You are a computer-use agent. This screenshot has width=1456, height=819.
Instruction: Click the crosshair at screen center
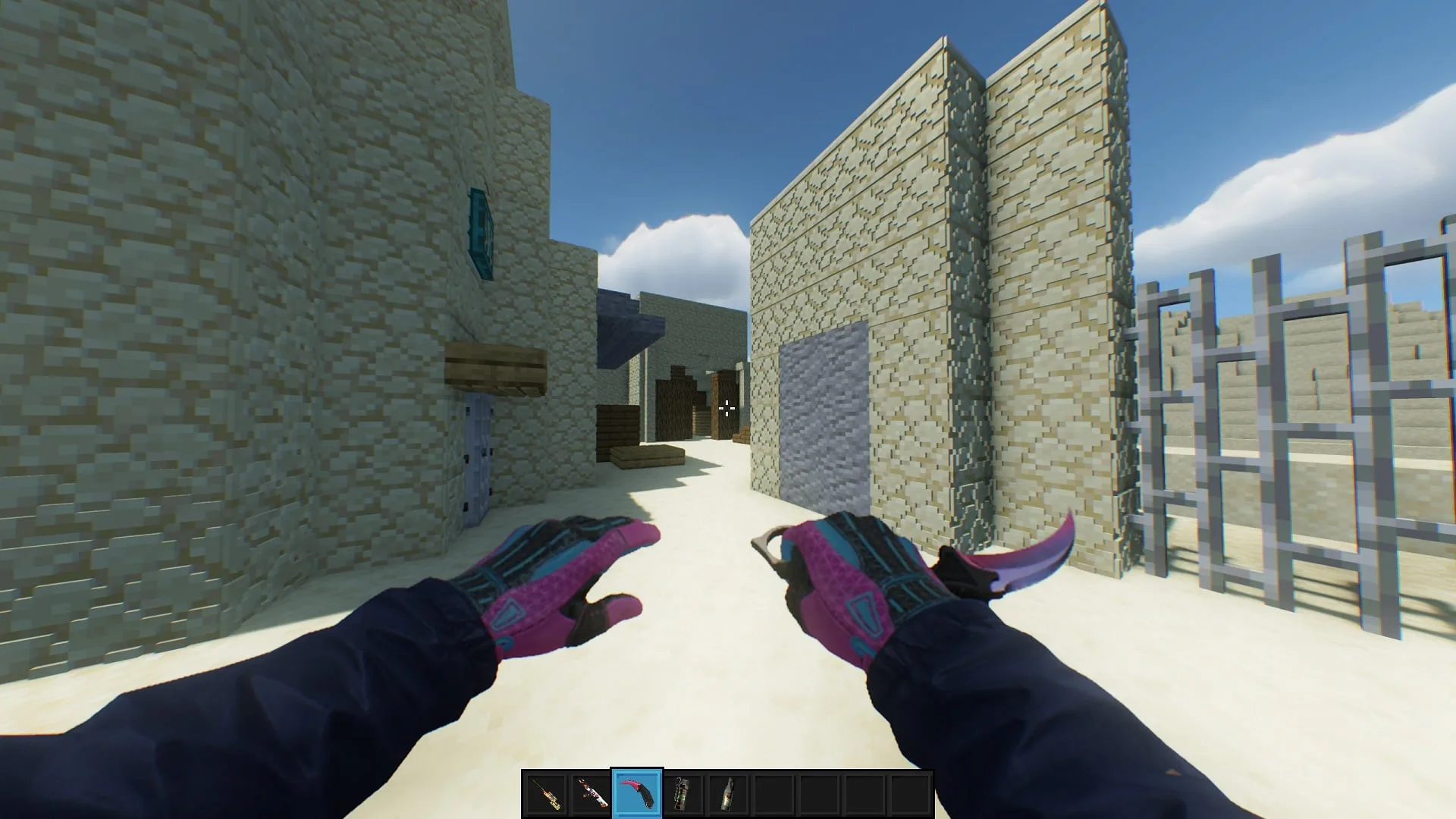tap(726, 409)
